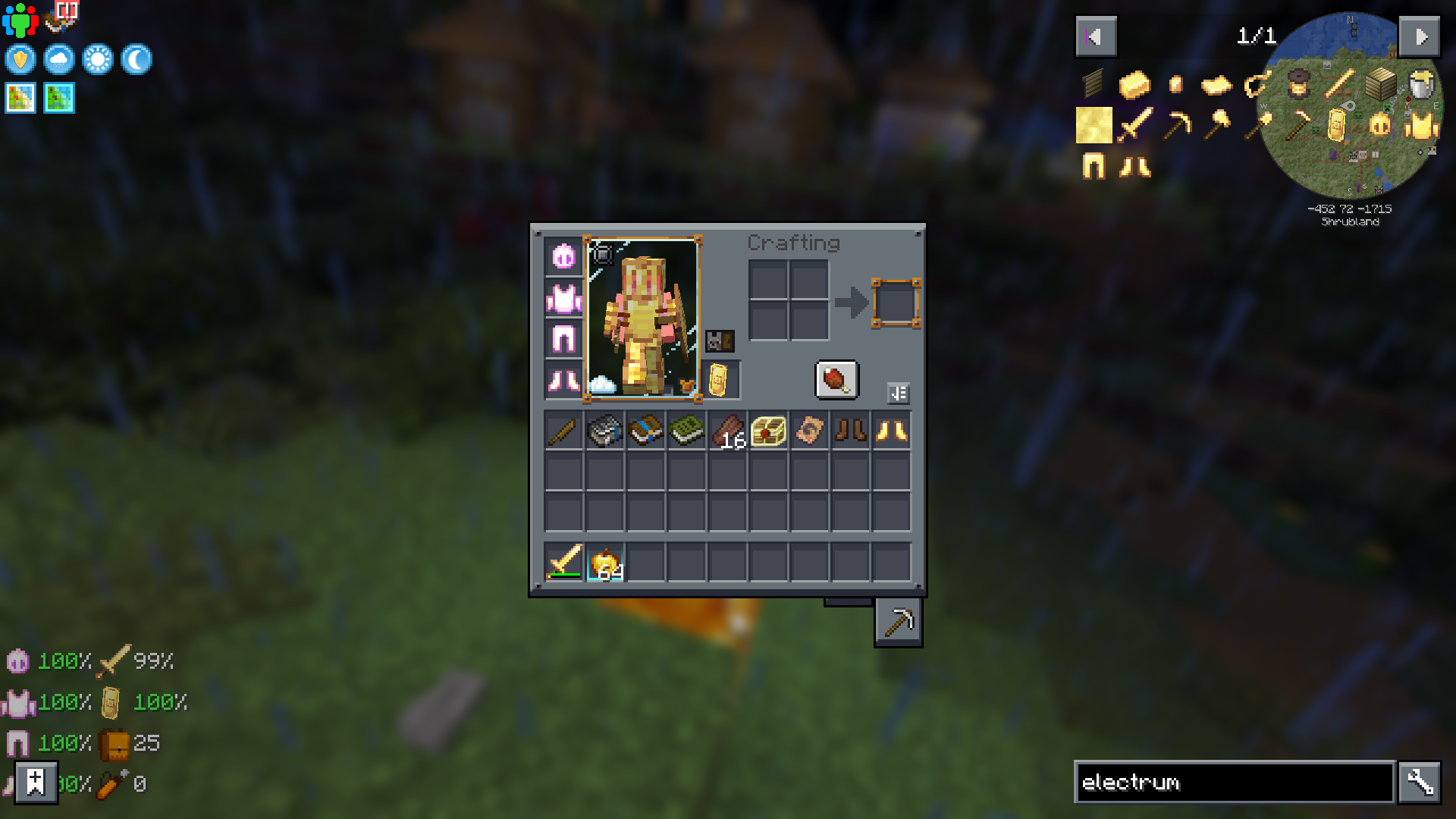Toggle rain with the cloud weather button
Screen dimensions: 1456x819
pos(59,60)
